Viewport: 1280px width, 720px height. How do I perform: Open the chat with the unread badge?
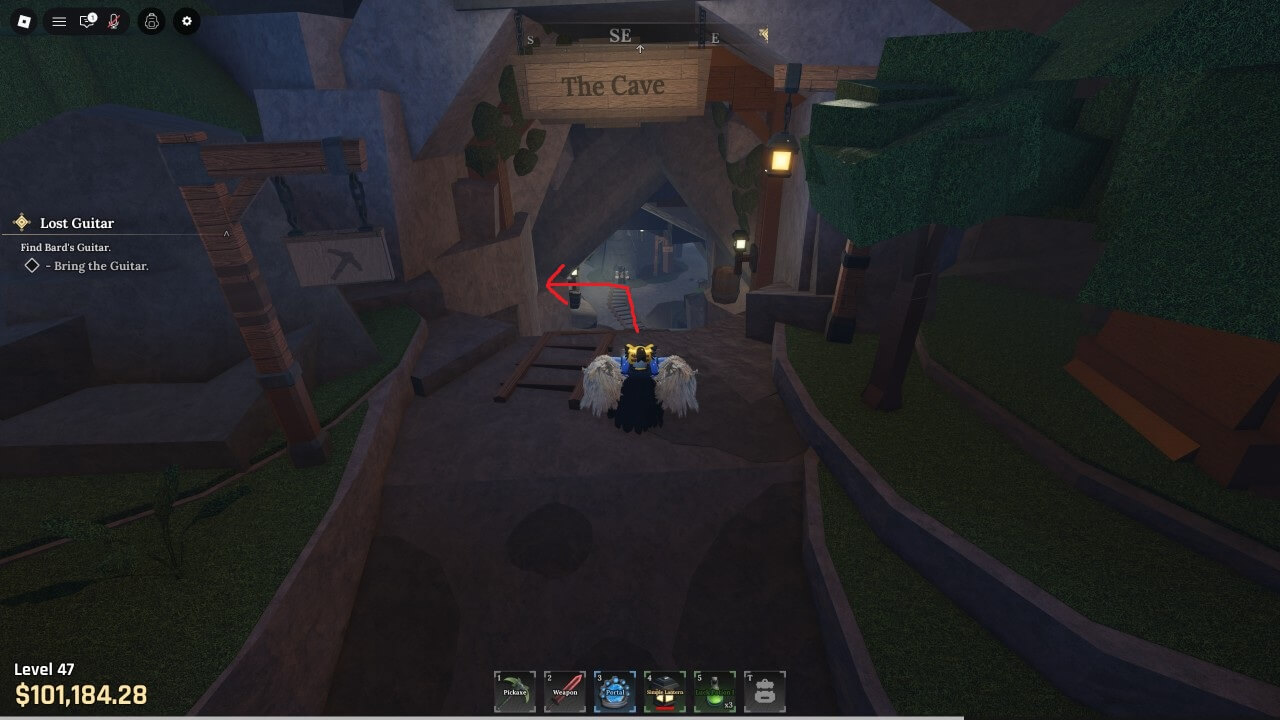coord(87,21)
